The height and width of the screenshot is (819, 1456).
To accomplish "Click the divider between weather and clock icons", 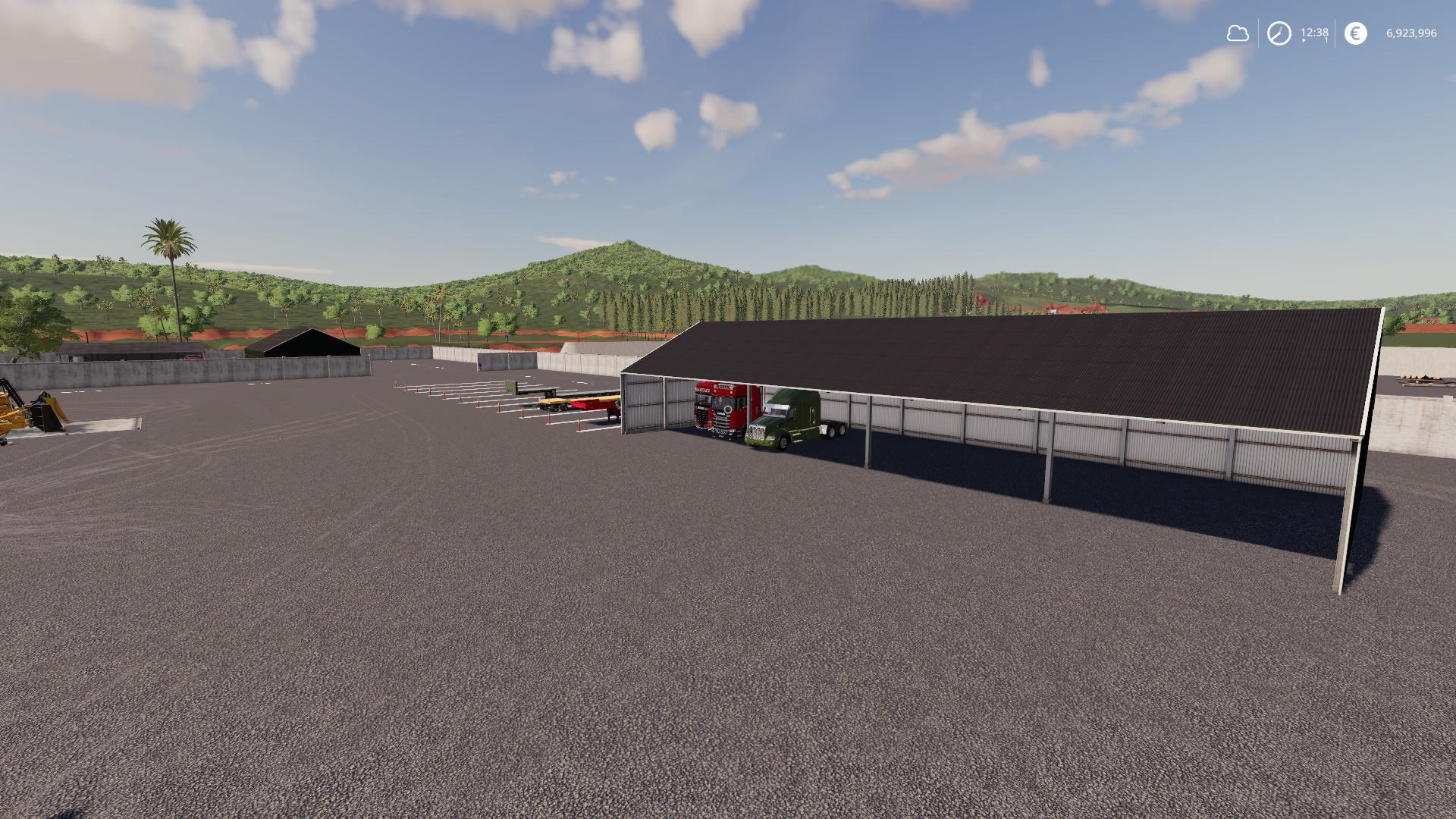I will (x=1258, y=32).
